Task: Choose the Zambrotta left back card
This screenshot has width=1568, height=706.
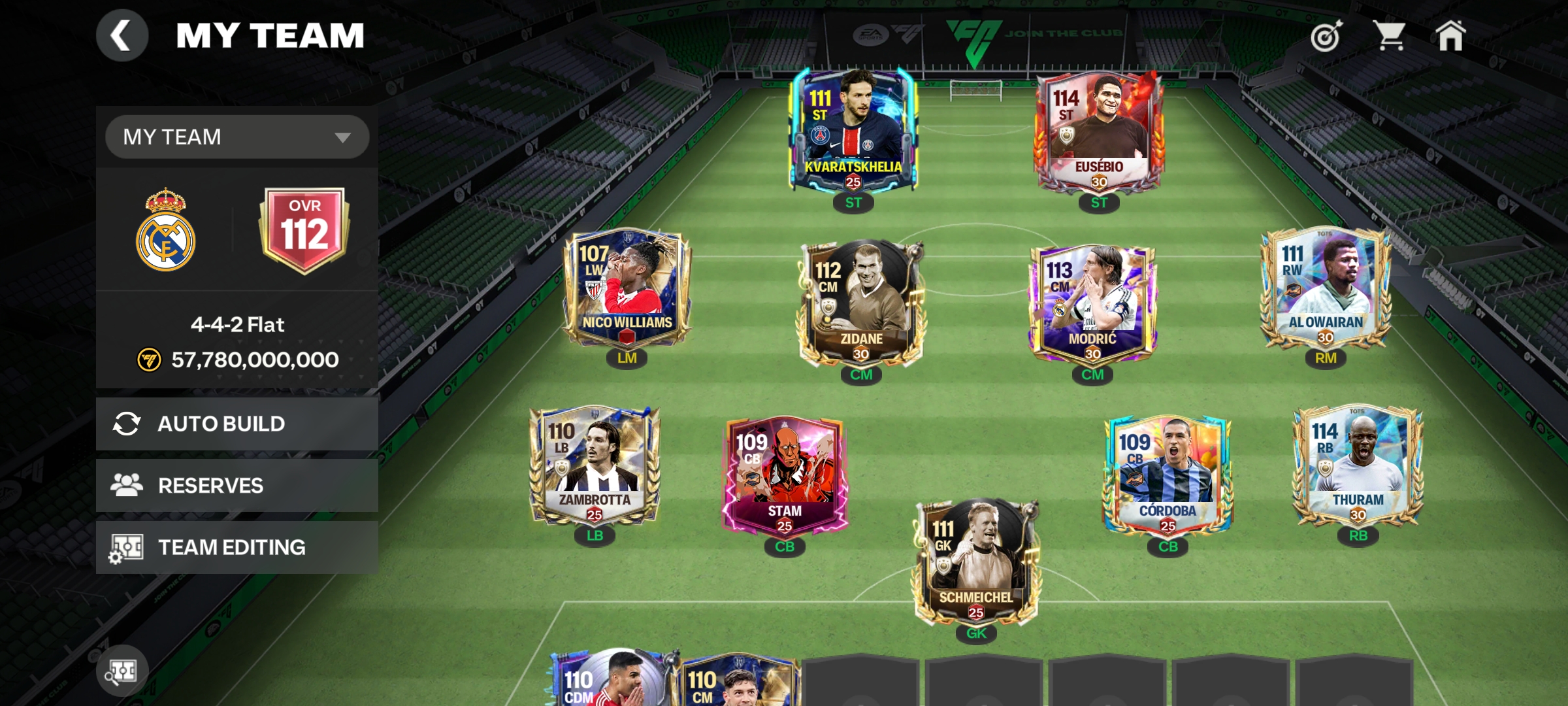Action: [595, 465]
